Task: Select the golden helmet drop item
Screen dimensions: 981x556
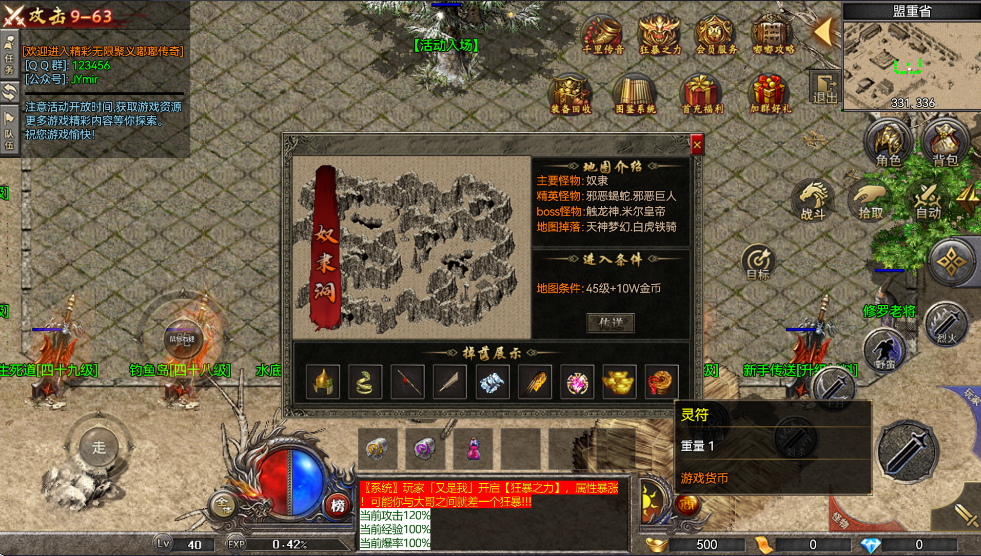Action: [x=325, y=381]
